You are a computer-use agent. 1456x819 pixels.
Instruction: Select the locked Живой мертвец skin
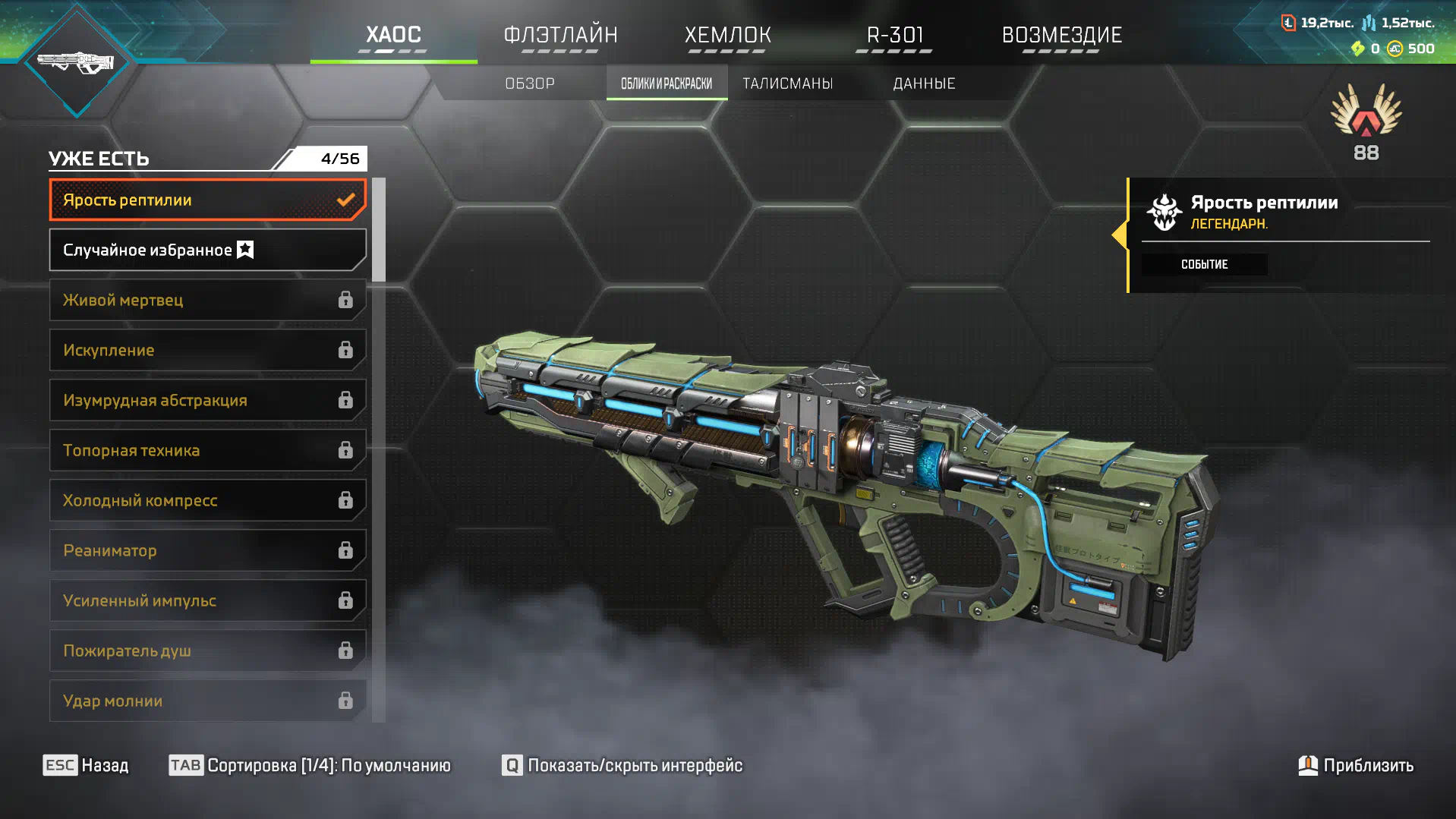207,300
